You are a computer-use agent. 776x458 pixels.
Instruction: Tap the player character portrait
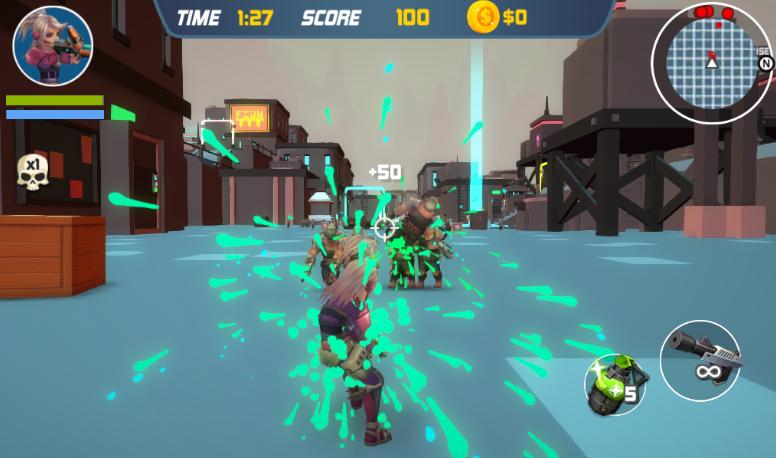[53, 46]
